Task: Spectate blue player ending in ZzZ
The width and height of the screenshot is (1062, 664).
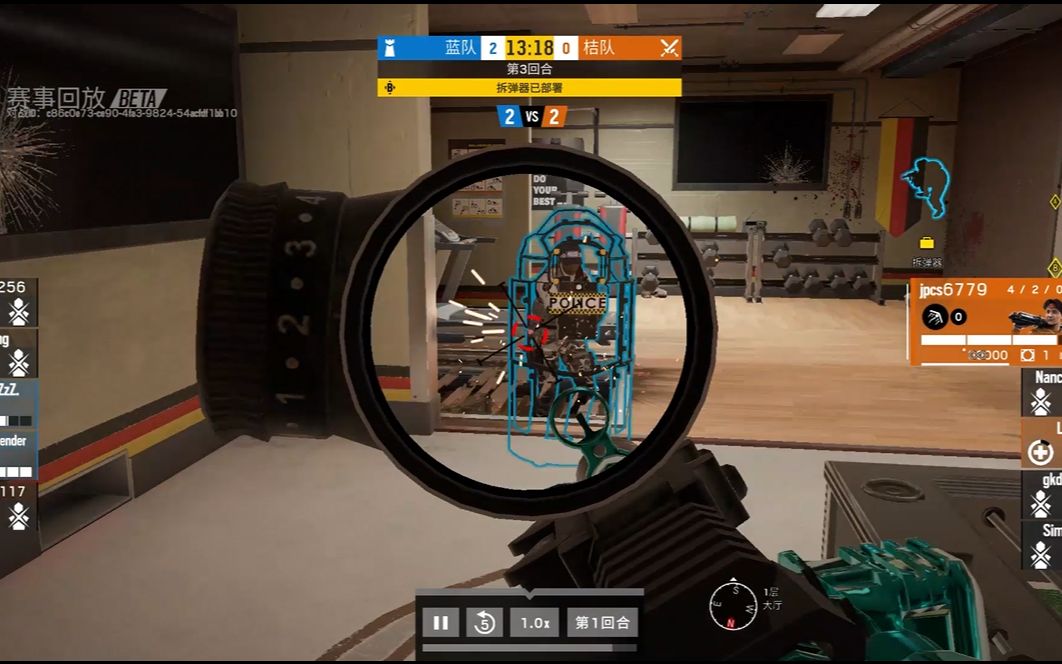Action: [18, 404]
